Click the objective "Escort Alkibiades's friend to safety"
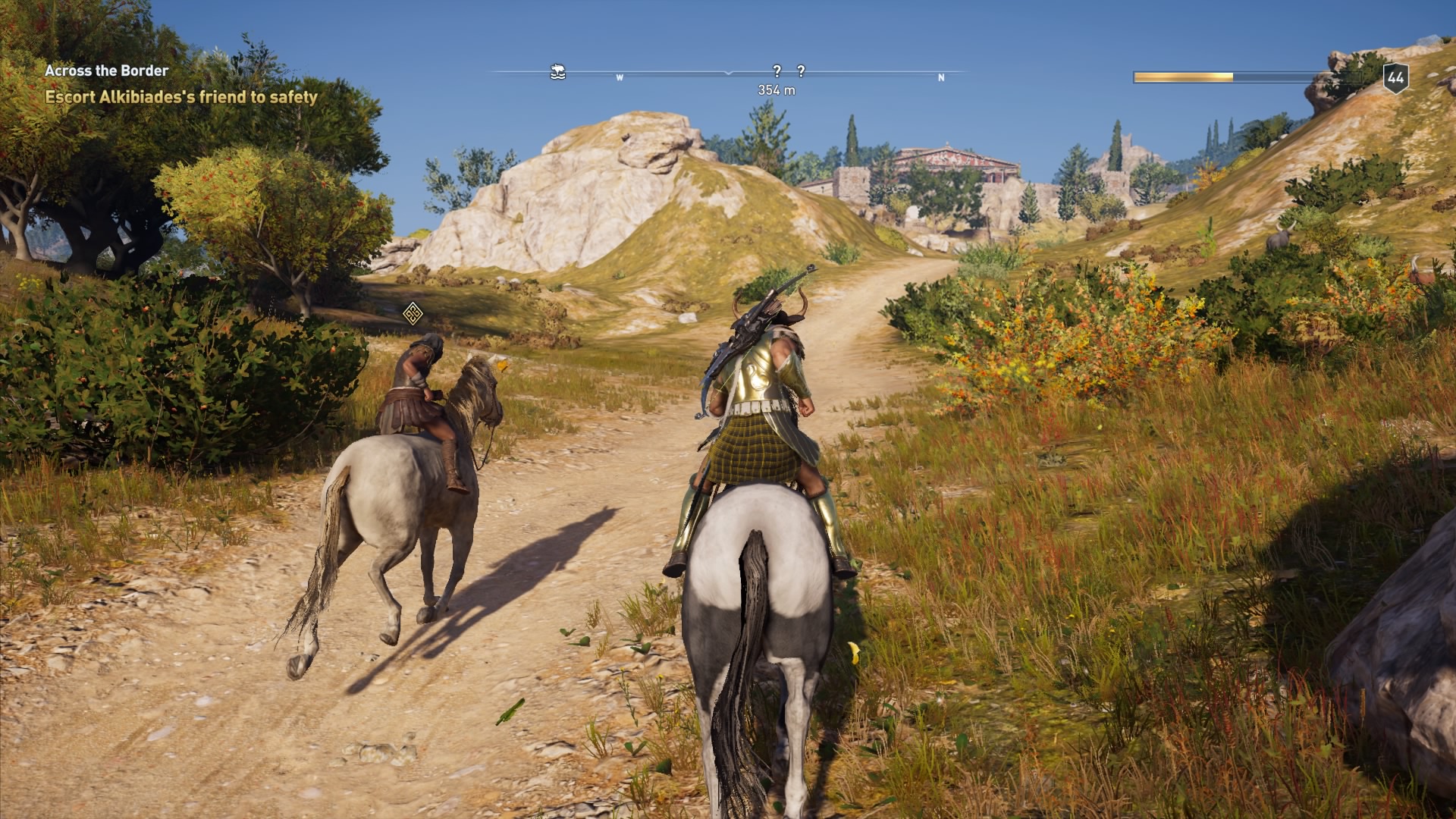Image resolution: width=1456 pixels, height=819 pixels. point(182,97)
